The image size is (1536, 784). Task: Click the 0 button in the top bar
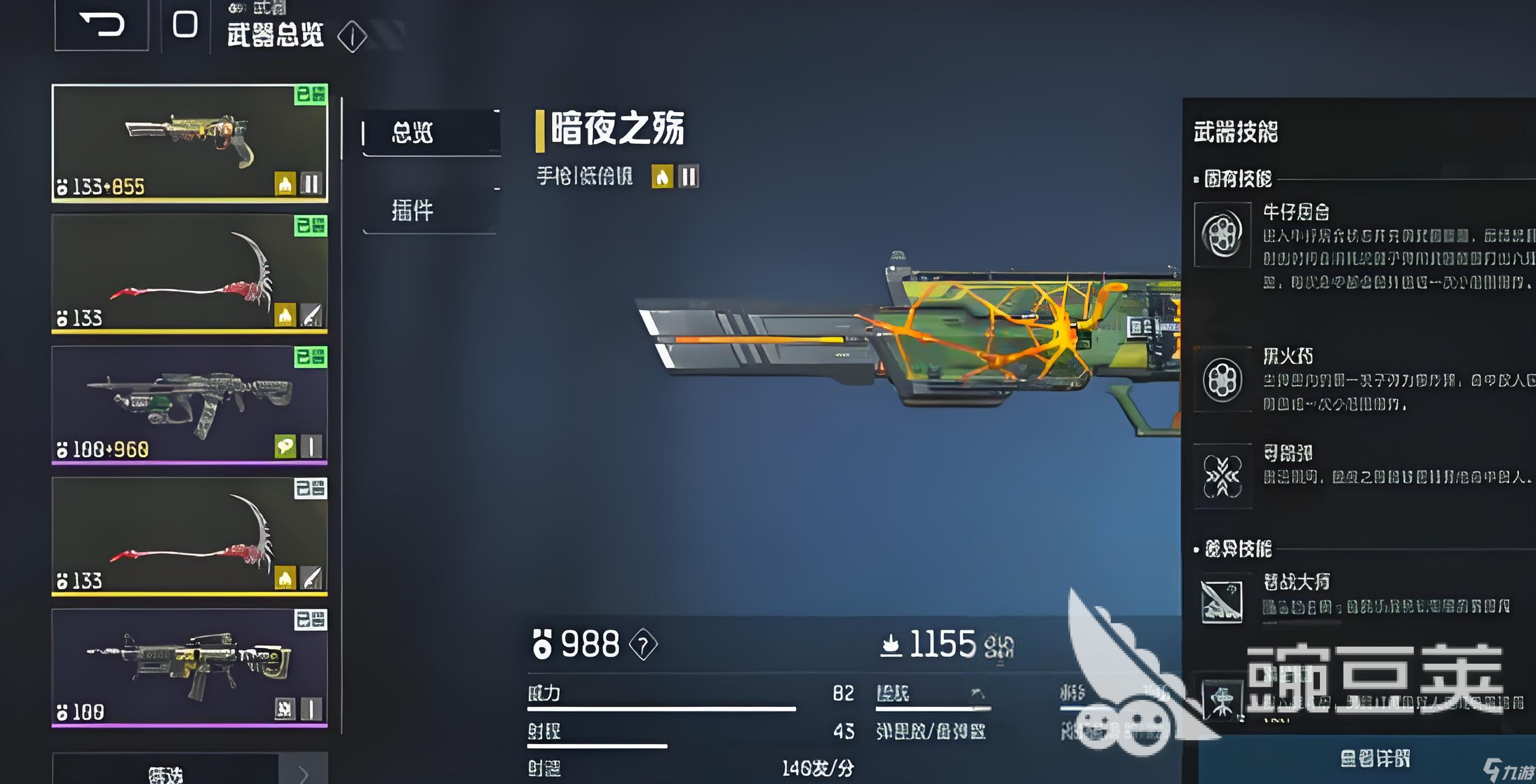(185, 25)
